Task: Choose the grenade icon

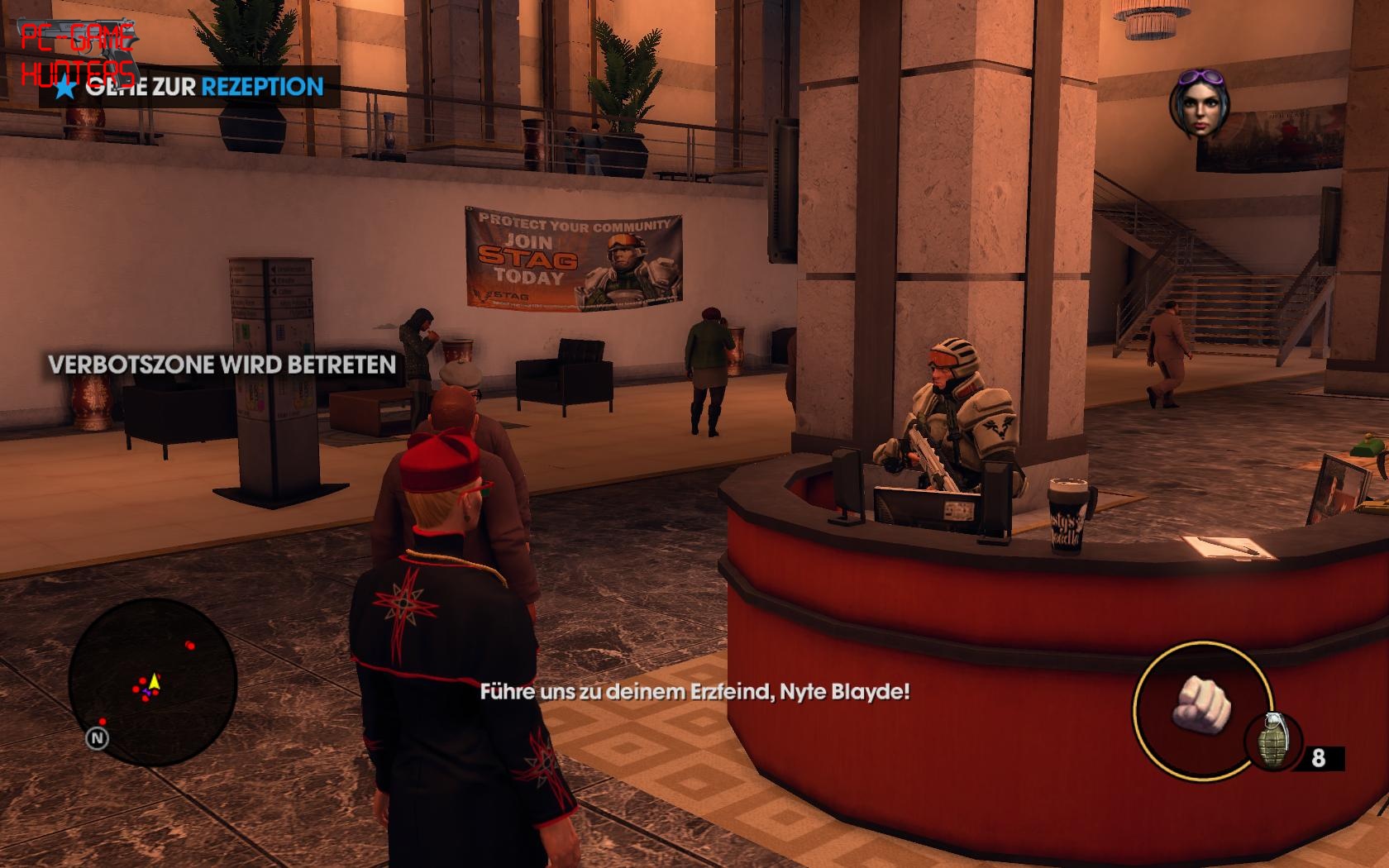Action: pyautogui.click(x=1272, y=742)
